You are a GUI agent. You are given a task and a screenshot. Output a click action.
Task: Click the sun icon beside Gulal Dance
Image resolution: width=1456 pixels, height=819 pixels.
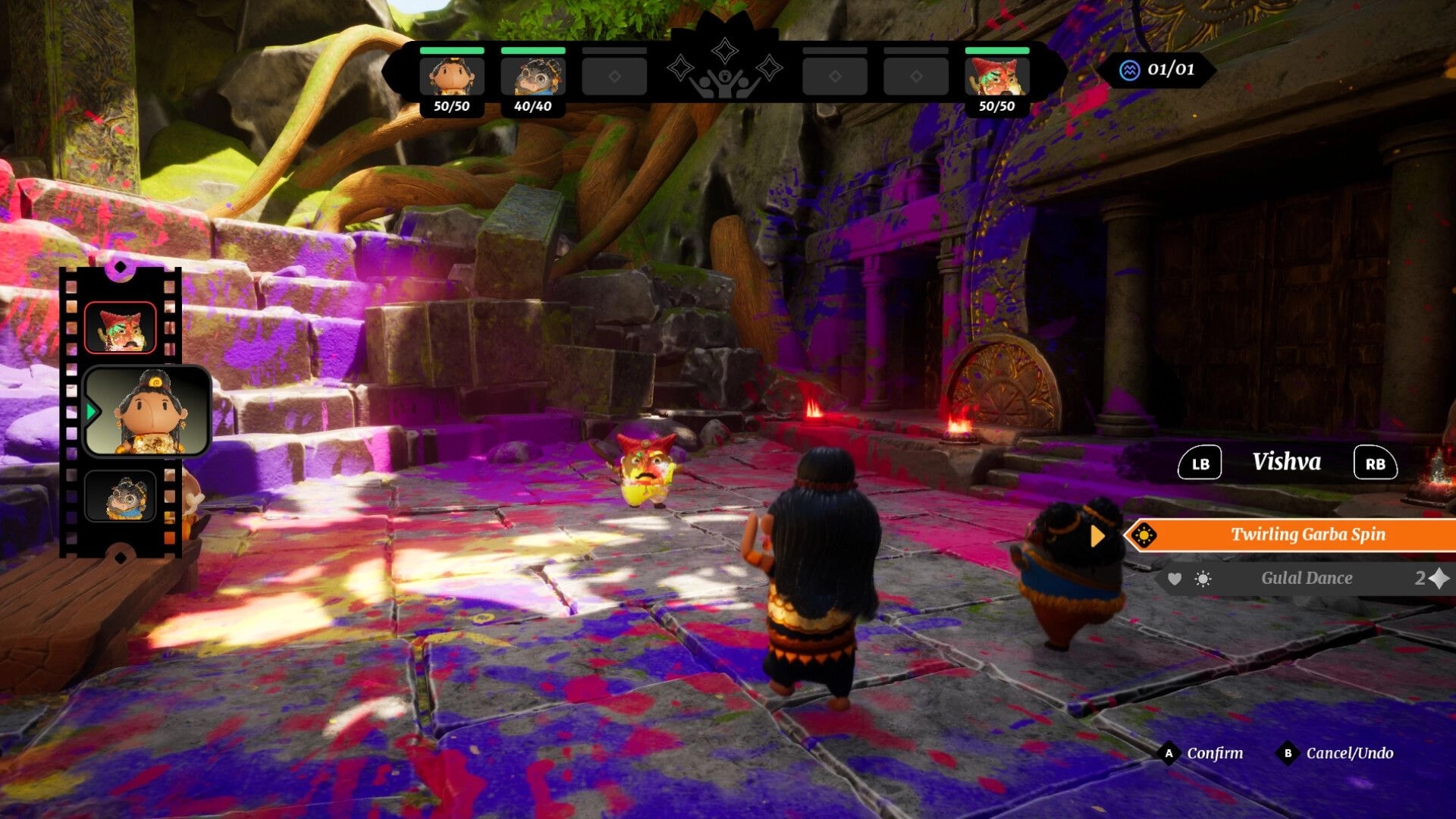click(1204, 579)
